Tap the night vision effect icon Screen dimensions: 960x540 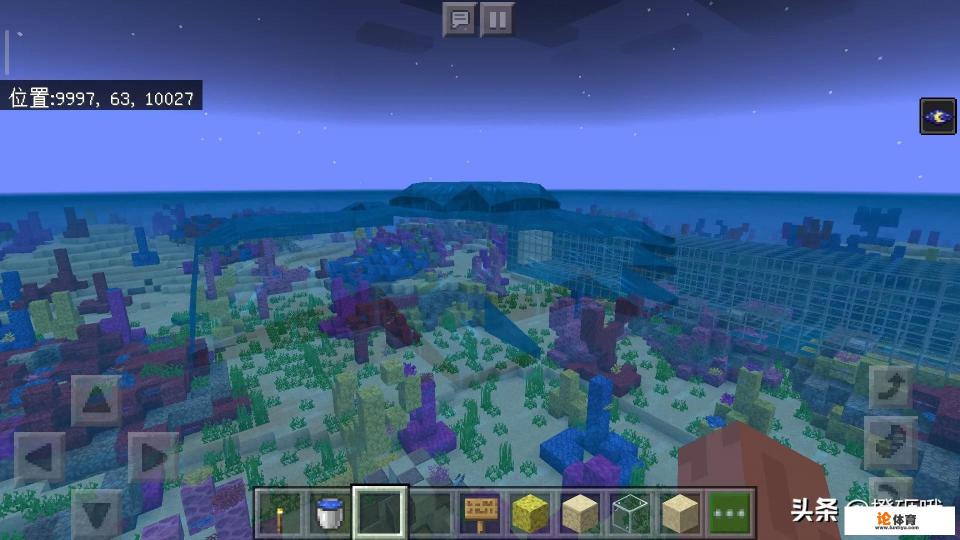pyautogui.click(x=938, y=116)
